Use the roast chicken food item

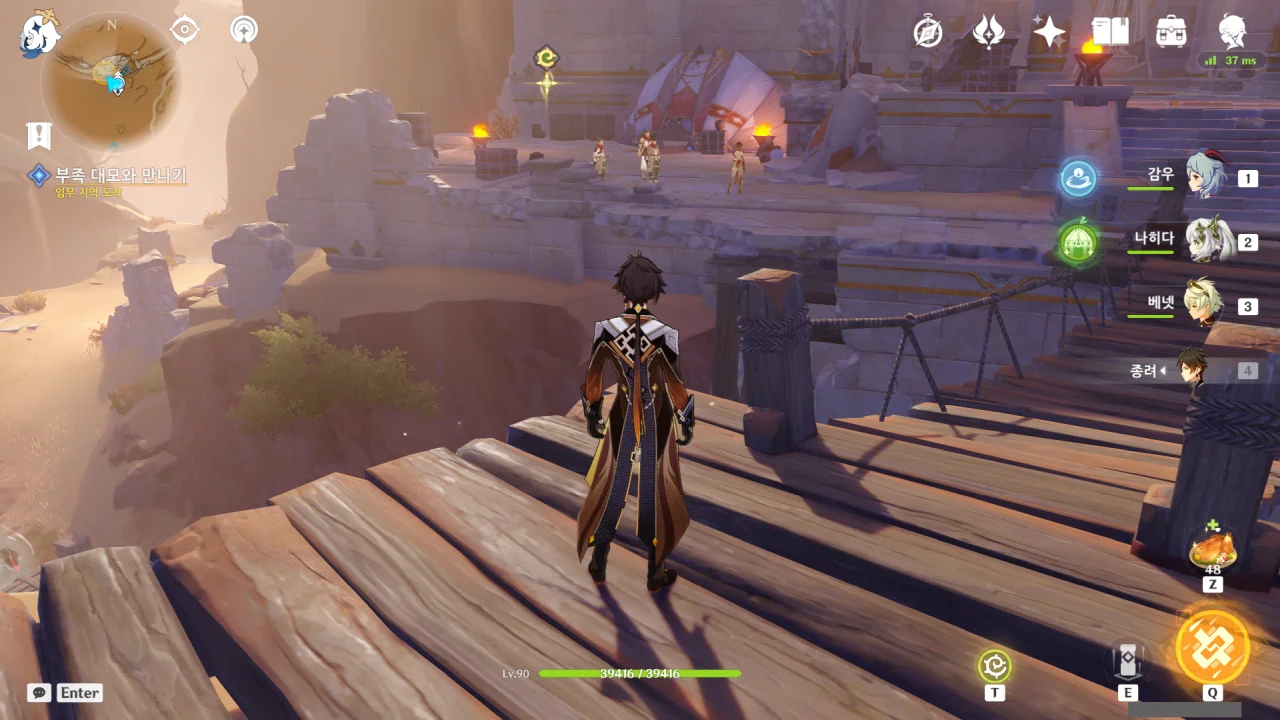point(1212,548)
